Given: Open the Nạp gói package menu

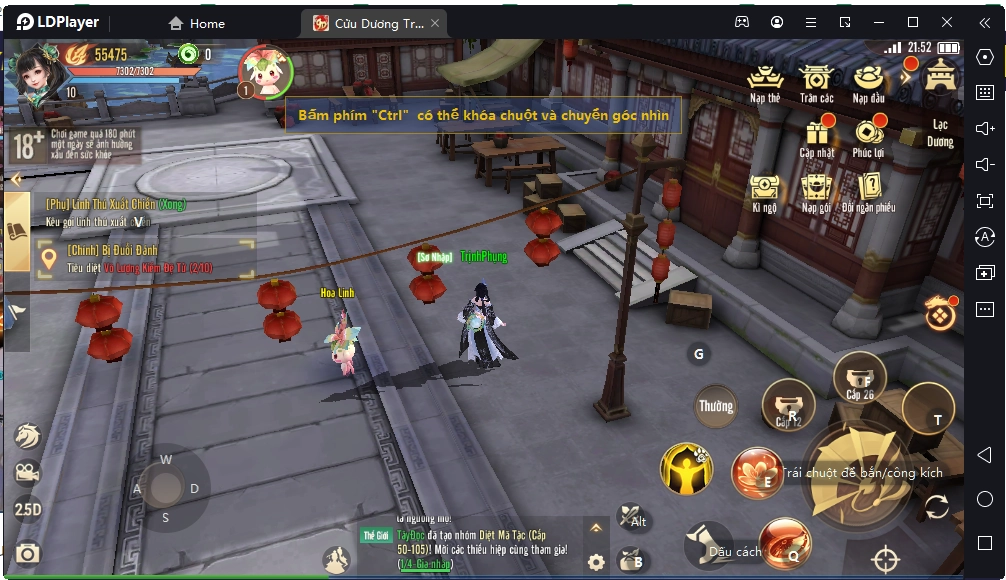Looking at the screenshot, I should (x=816, y=190).
